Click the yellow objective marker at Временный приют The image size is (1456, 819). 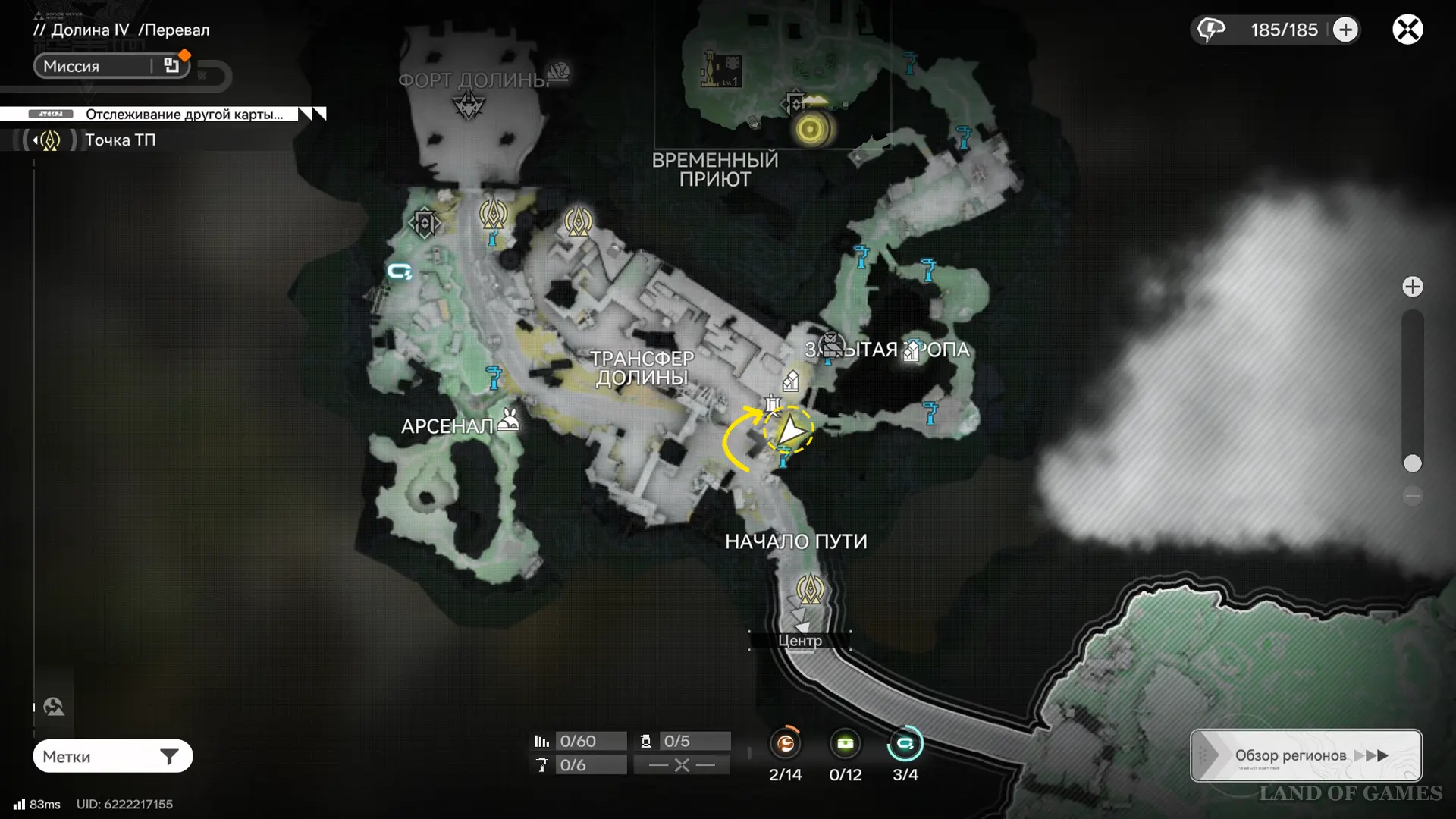point(810,129)
